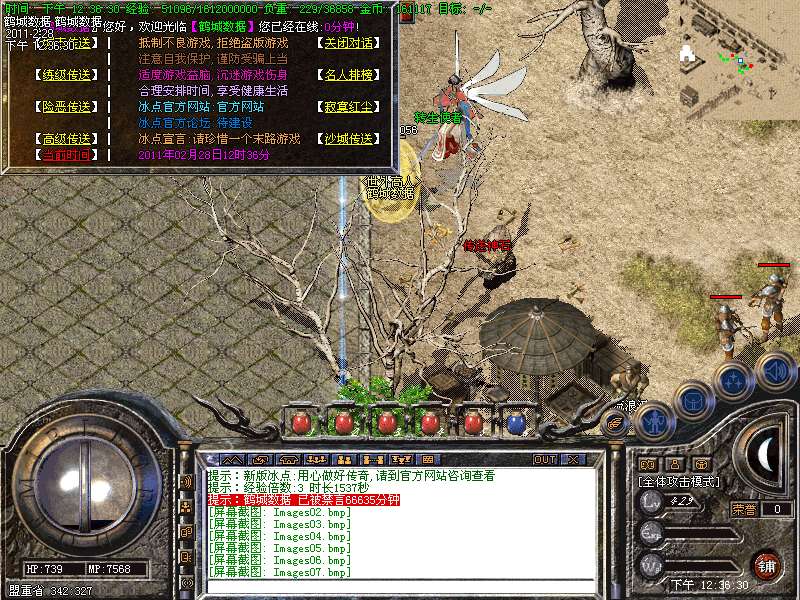Select the 寂寞红尘 dialog option

pos(348,107)
